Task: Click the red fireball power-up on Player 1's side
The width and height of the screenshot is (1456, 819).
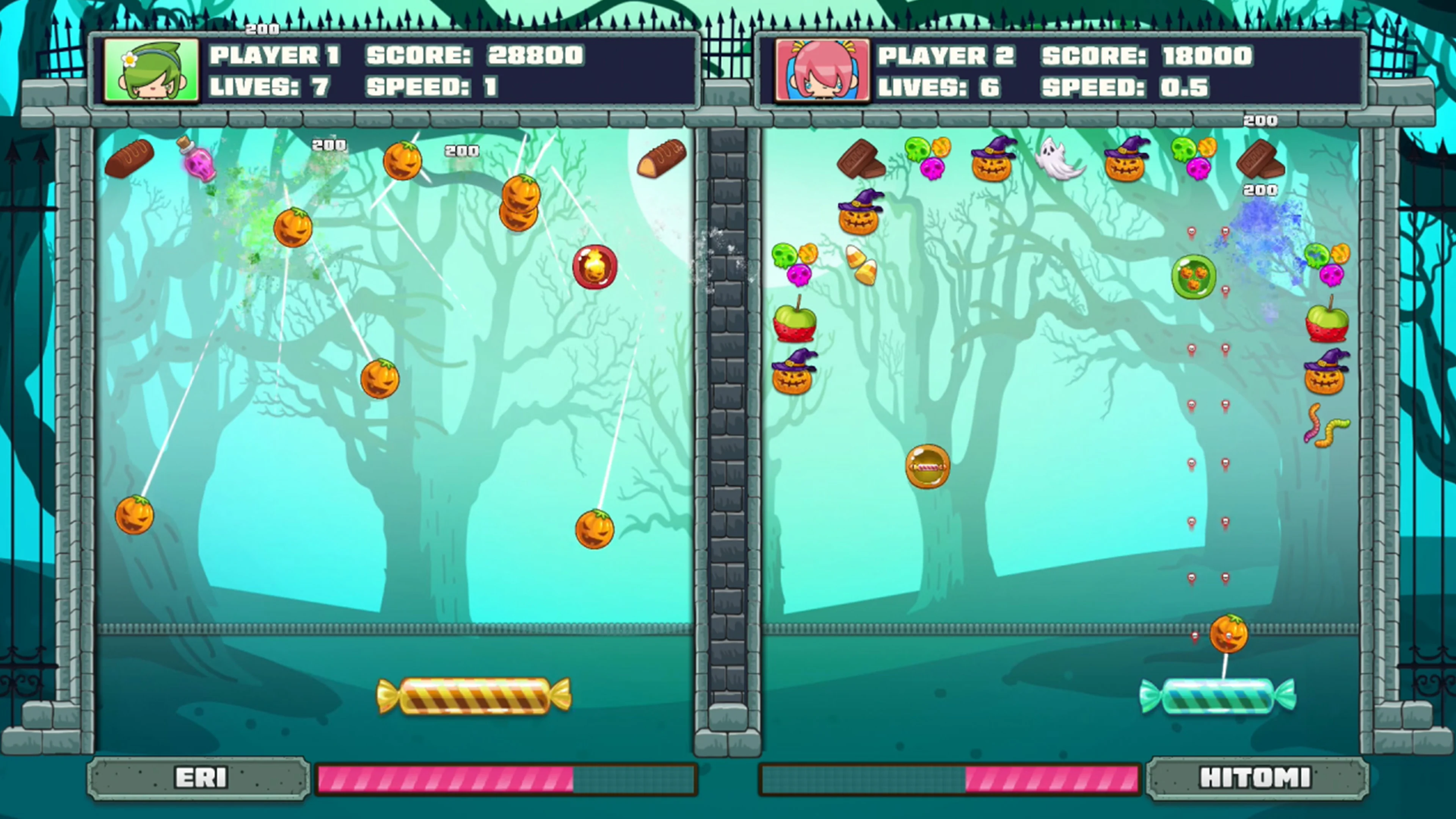Action: [594, 267]
